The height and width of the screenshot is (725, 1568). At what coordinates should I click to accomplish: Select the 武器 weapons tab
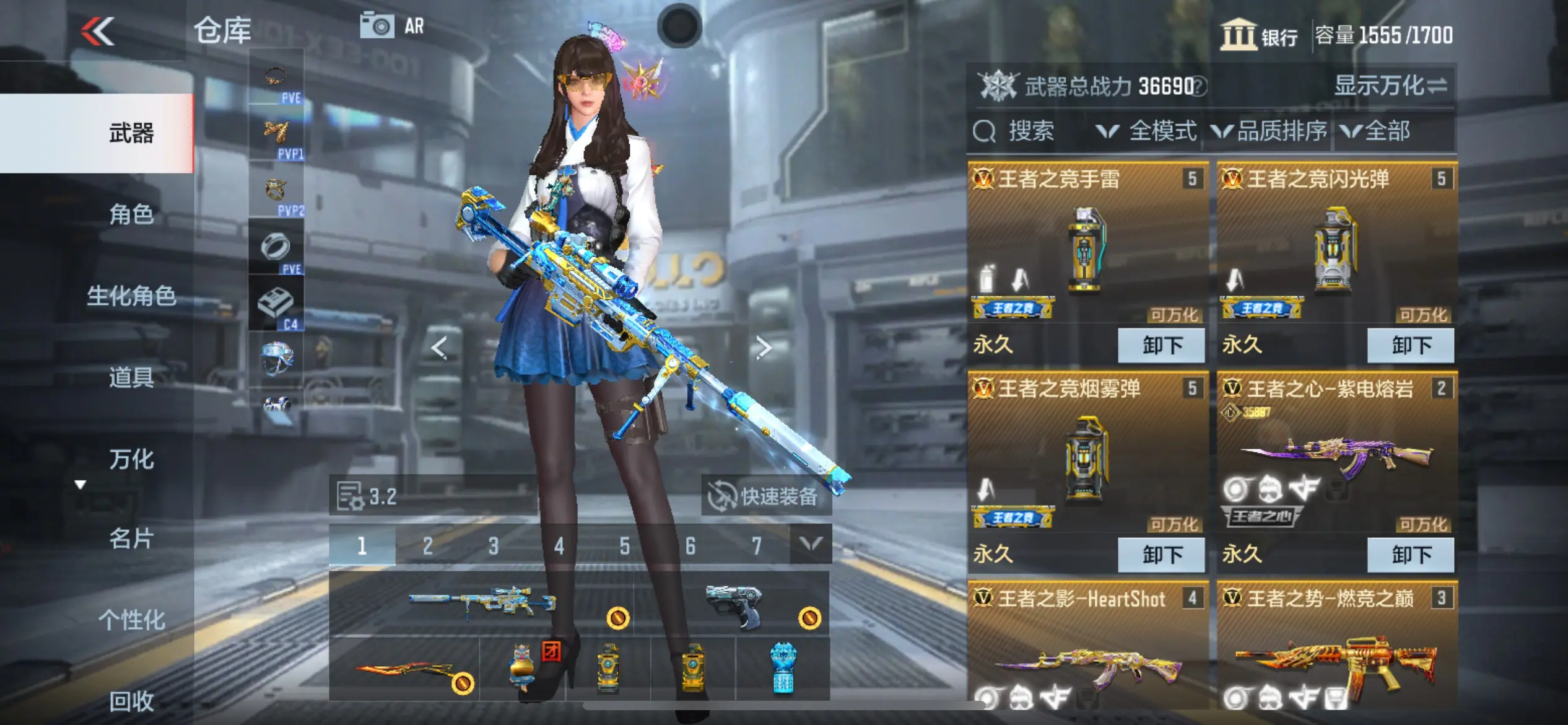click(x=131, y=133)
